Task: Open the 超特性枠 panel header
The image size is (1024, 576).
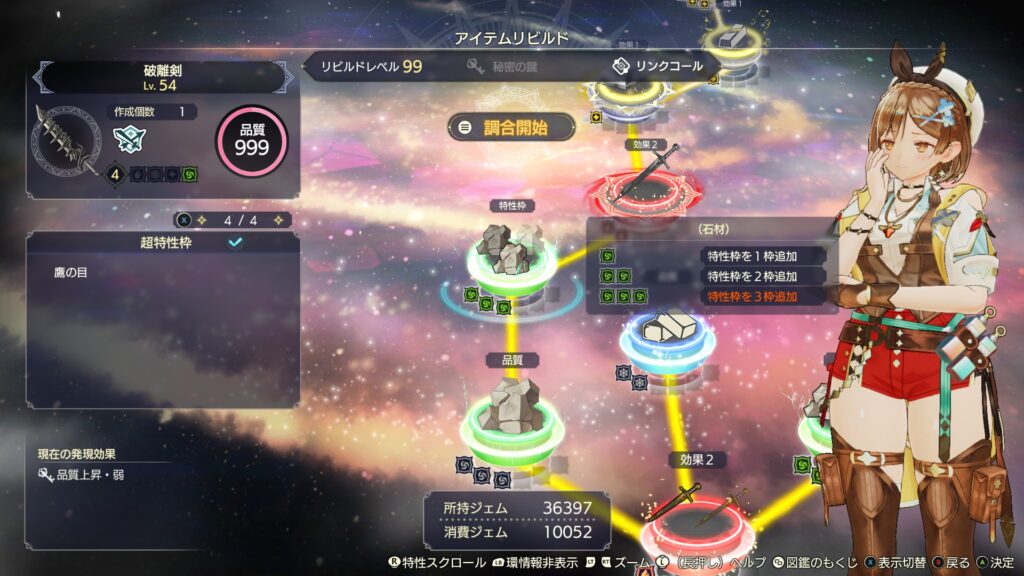Action: (x=163, y=242)
